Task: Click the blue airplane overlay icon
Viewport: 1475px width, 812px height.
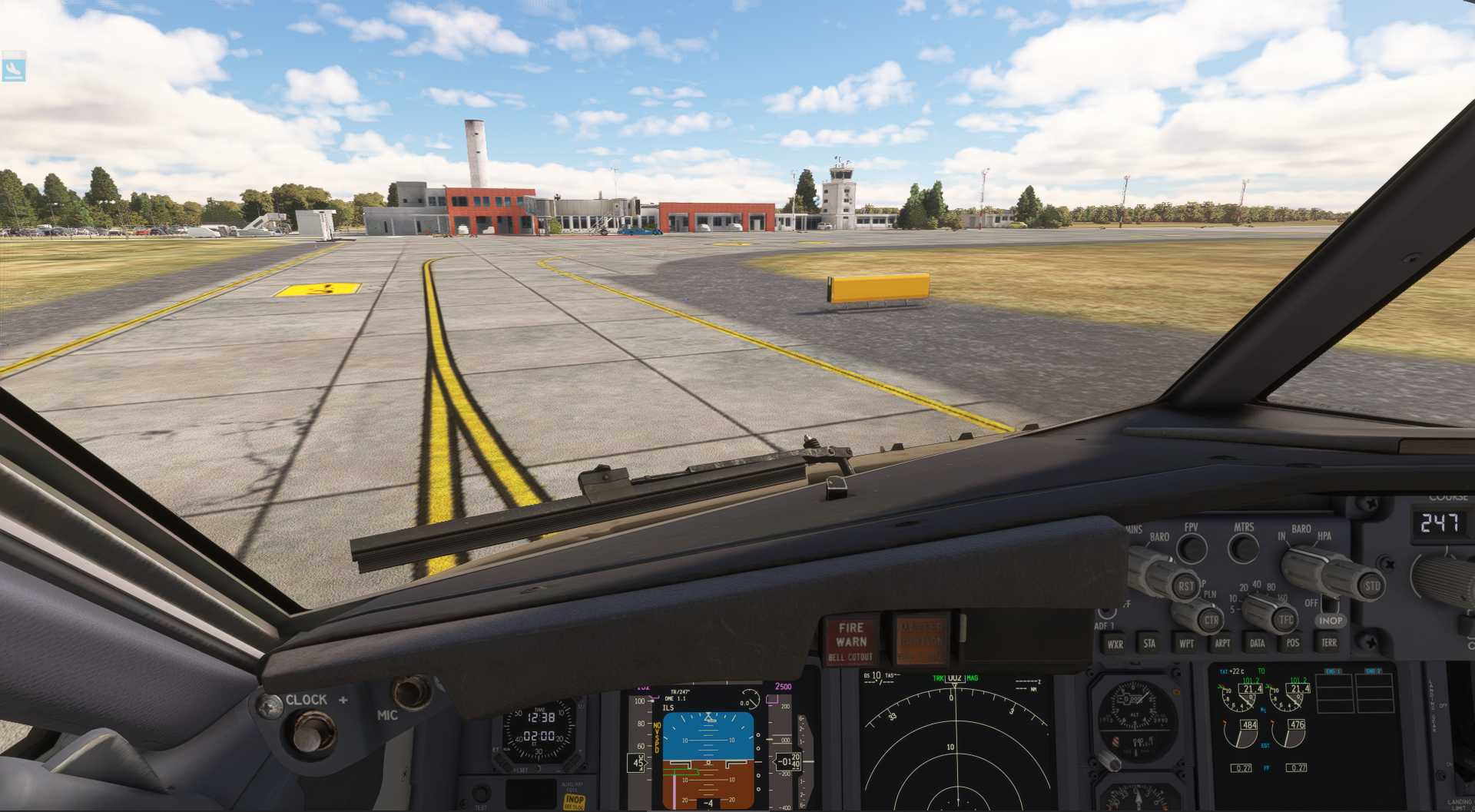Action: (x=14, y=68)
